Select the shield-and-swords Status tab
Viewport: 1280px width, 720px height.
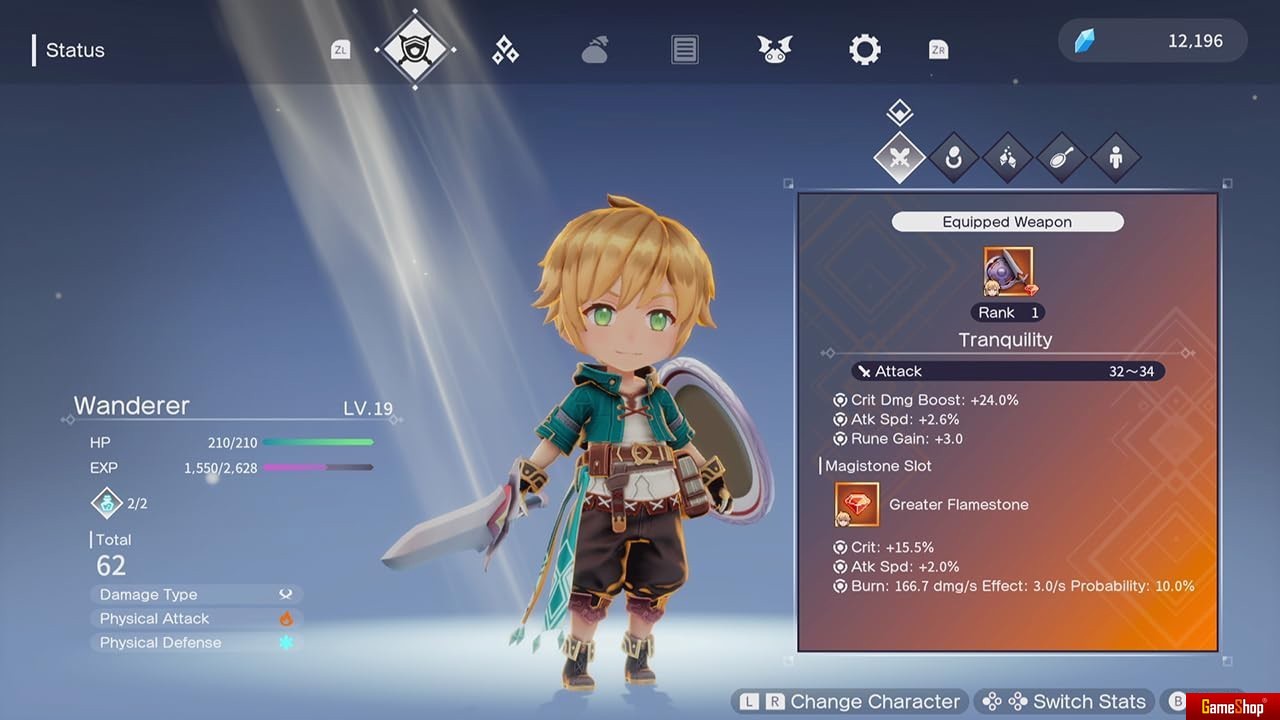click(x=415, y=49)
